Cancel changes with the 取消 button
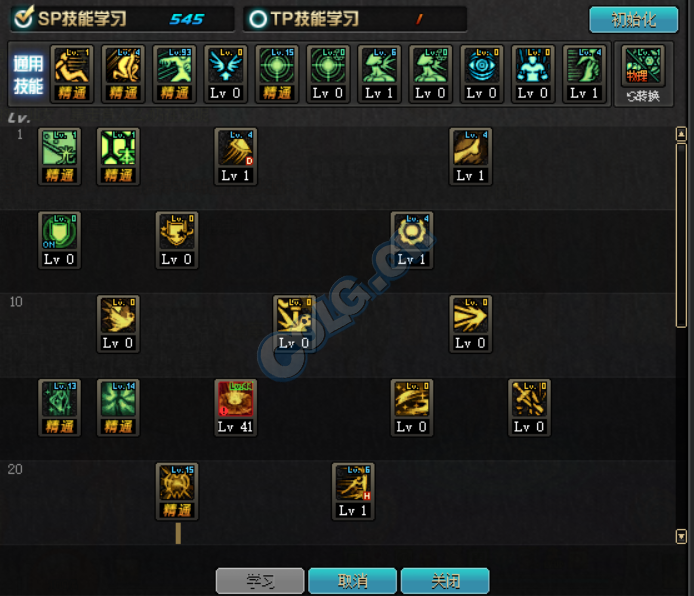Screen dimensions: 694x596 click(353, 581)
